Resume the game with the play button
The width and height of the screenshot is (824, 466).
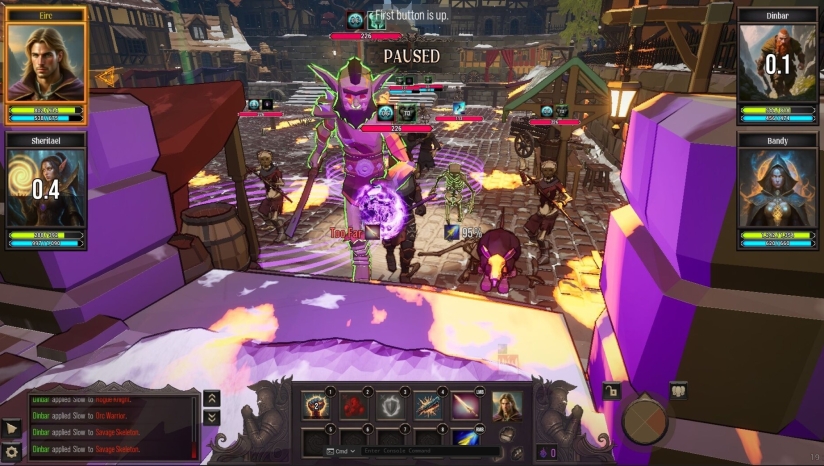click(x=12, y=428)
